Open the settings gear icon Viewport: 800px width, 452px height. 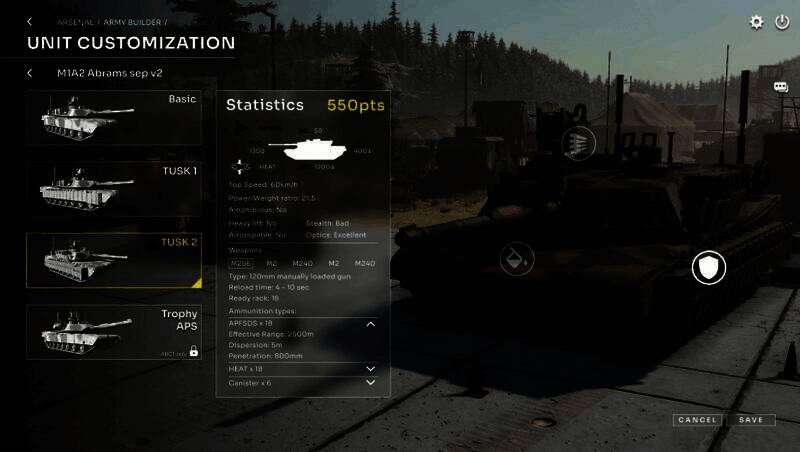[x=757, y=21]
